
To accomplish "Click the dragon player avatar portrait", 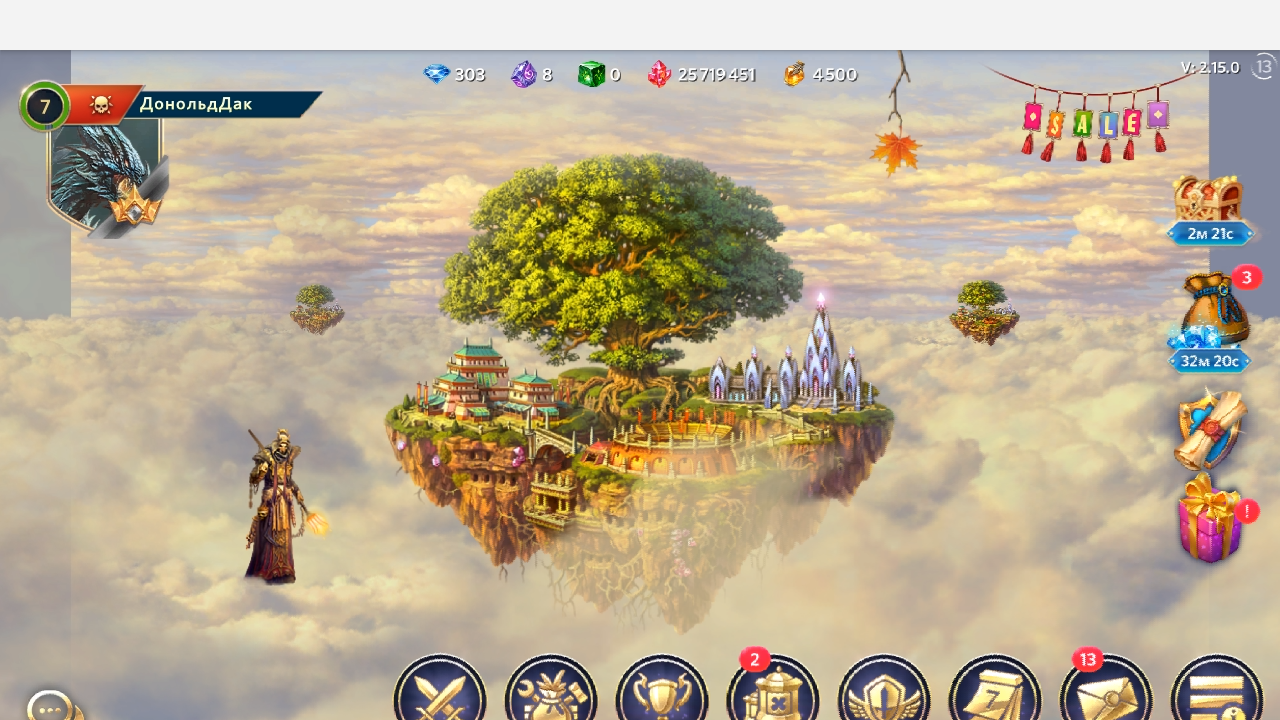I will coord(104,175).
